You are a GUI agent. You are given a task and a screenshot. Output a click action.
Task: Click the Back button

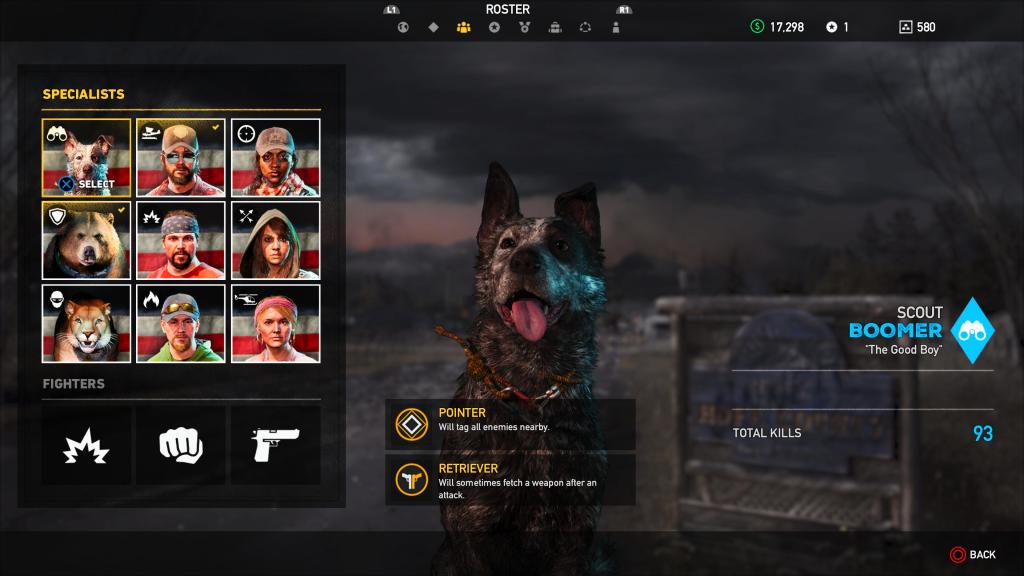(x=973, y=554)
